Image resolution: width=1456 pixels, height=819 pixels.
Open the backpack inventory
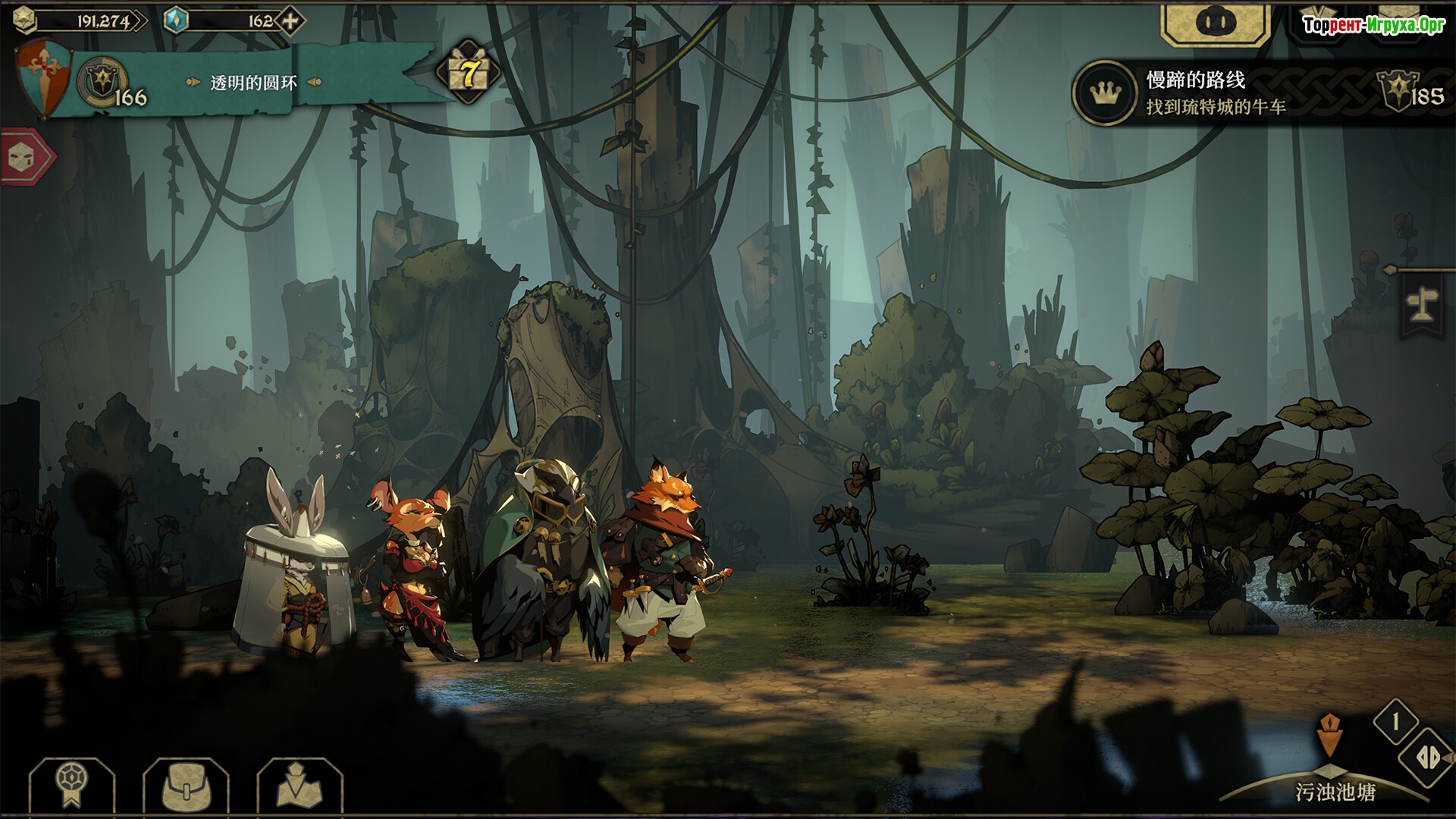point(185,786)
